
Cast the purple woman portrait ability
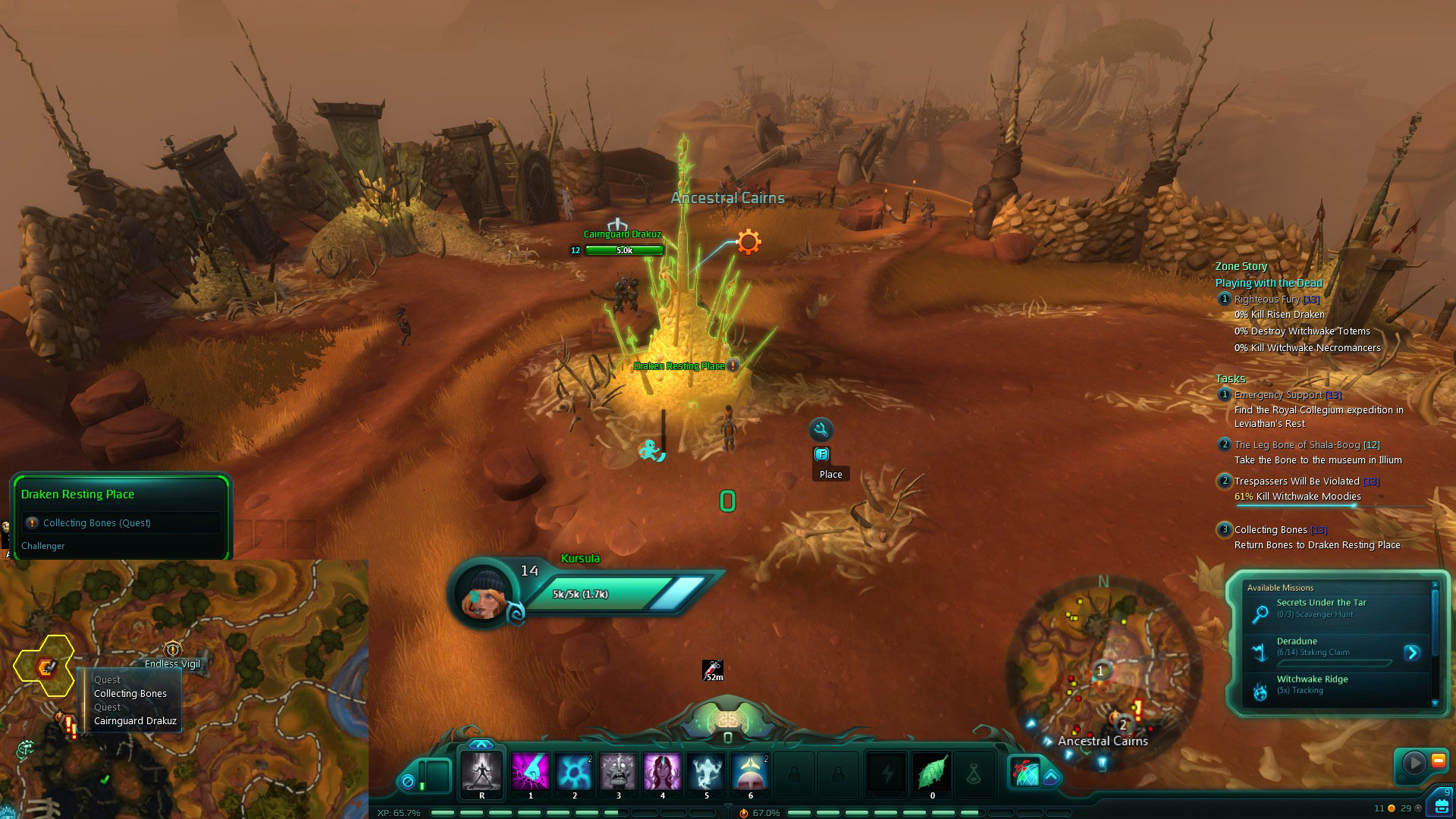click(x=662, y=771)
